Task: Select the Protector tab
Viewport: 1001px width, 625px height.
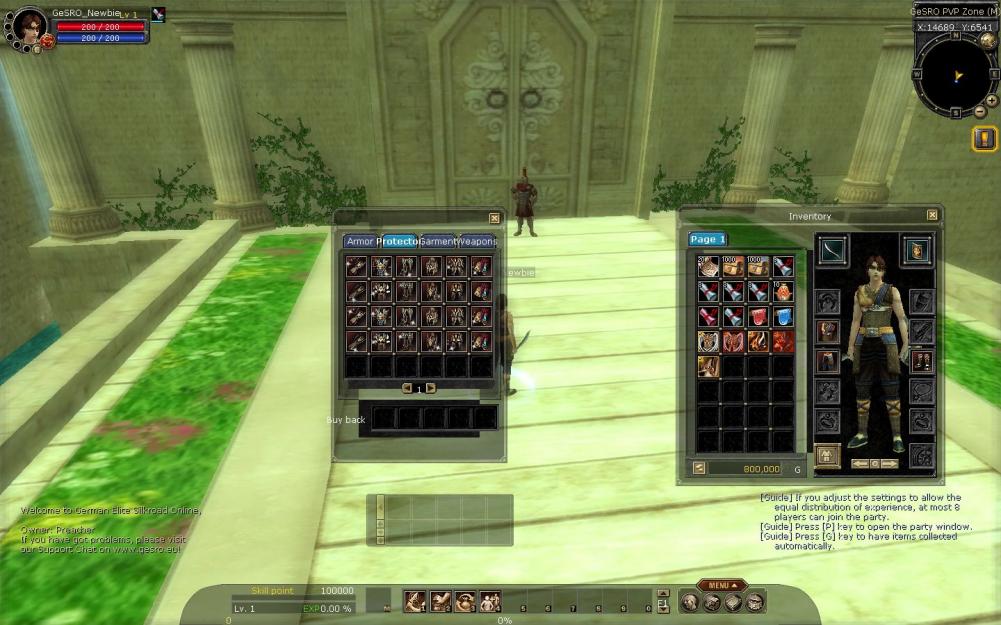Action: pos(398,242)
